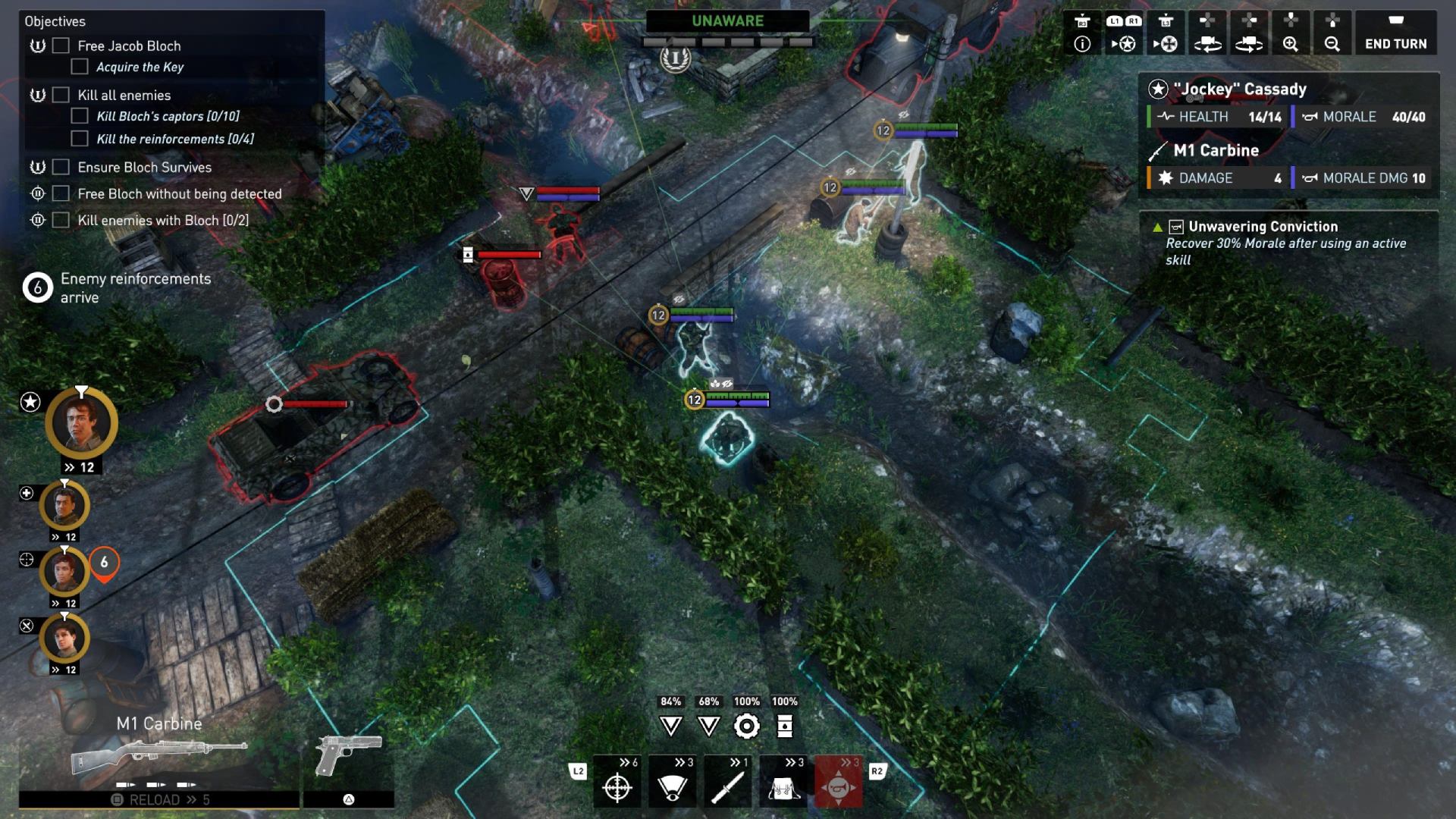The width and height of the screenshot is (1456, 819).
Task: Select Jockey Cassady's leader portrait
Action: 81,424
